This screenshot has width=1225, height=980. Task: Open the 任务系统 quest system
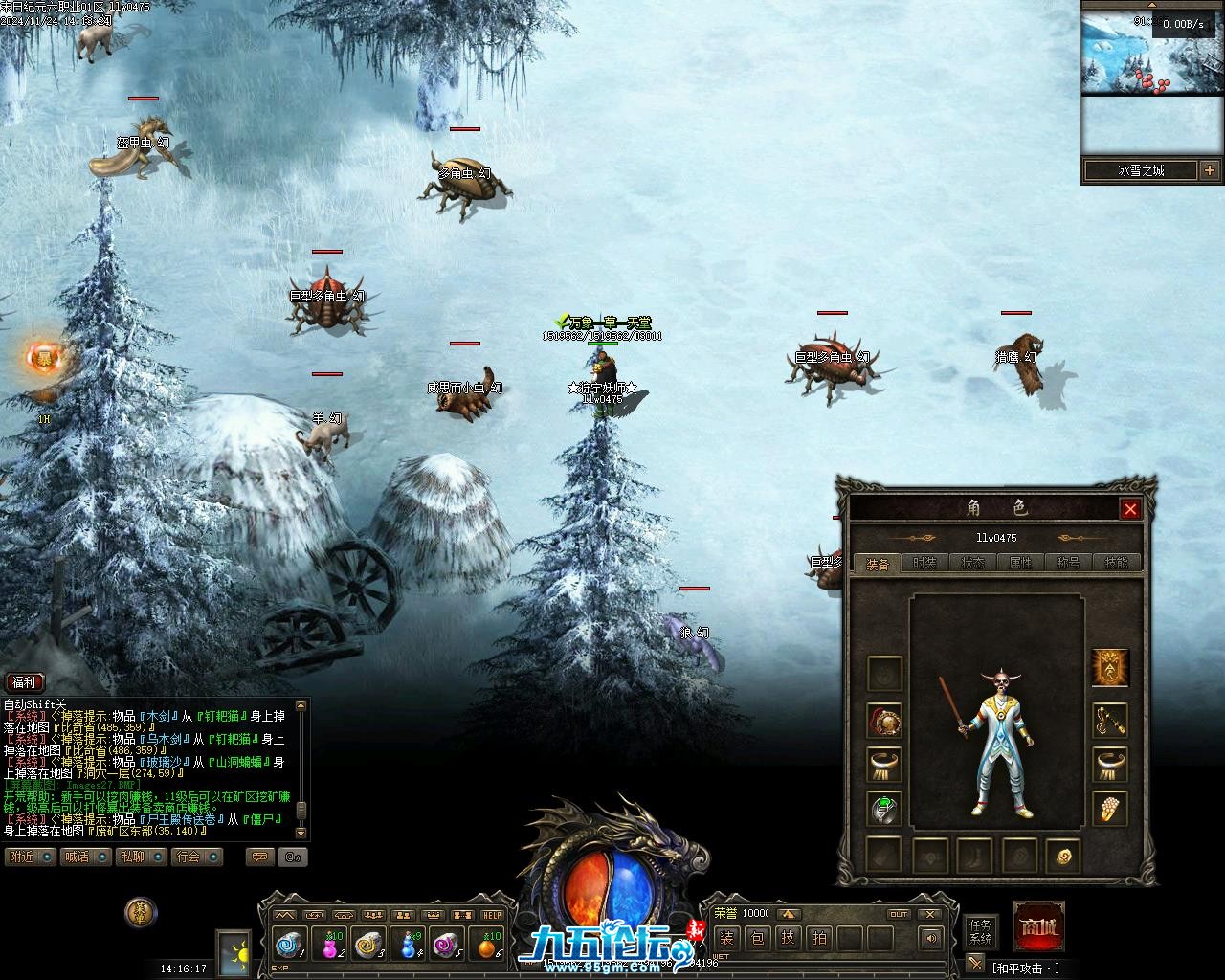pos(981,931)
